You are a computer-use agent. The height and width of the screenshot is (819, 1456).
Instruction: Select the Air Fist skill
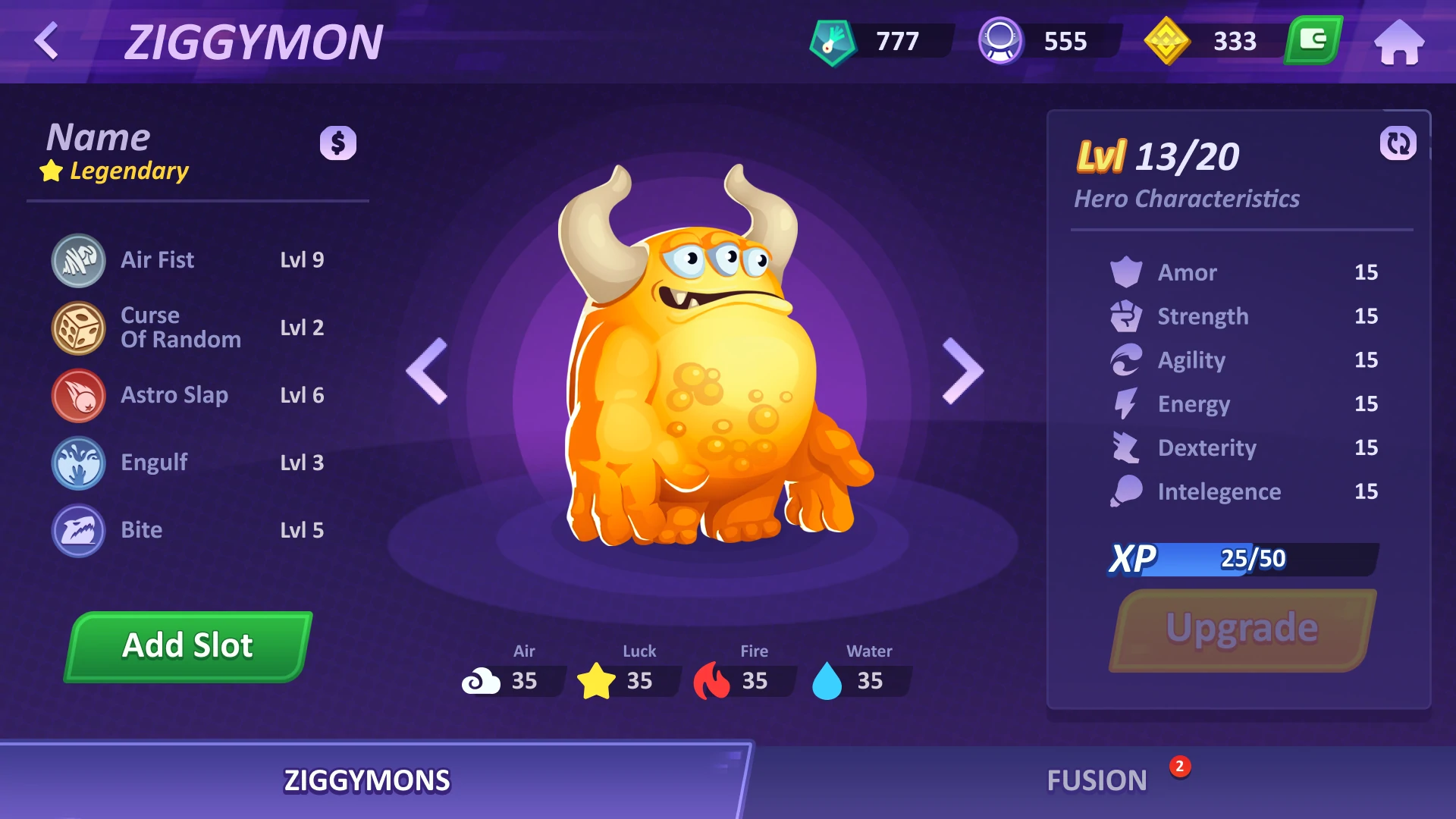tap(157, 260)
